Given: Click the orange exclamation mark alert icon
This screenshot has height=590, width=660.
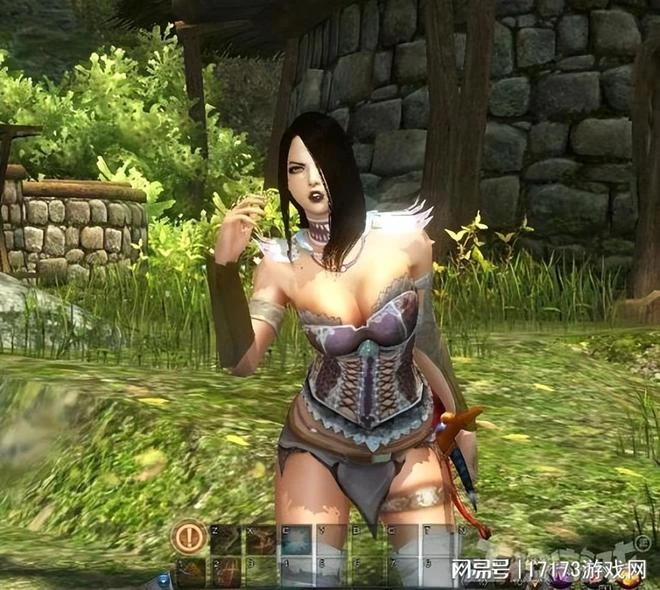Looking at the screenshot, I should click(x=188, y=539).
